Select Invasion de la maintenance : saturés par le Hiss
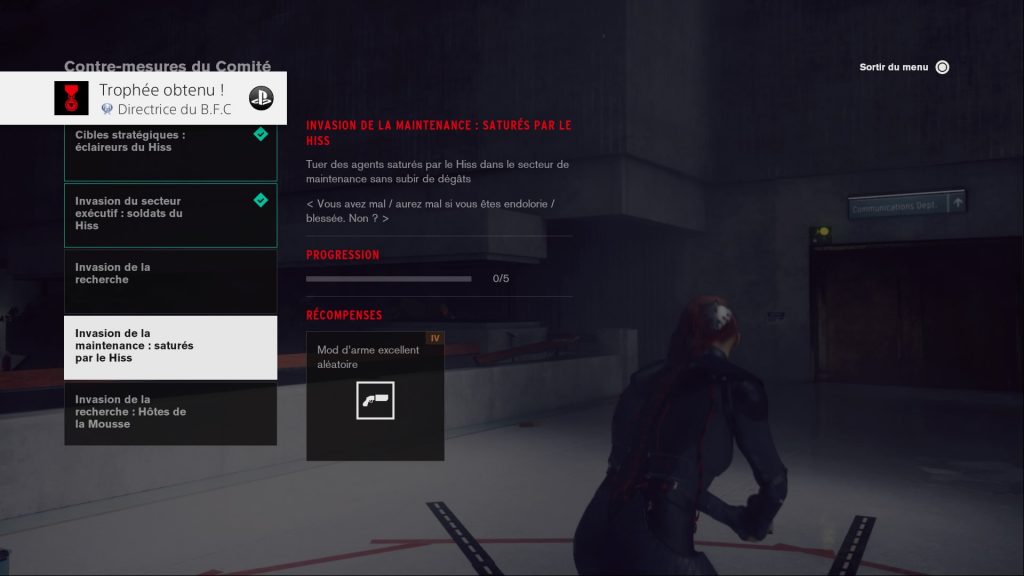The height and width of the screenshot is (576, 1024). click(x=170, y=347)
